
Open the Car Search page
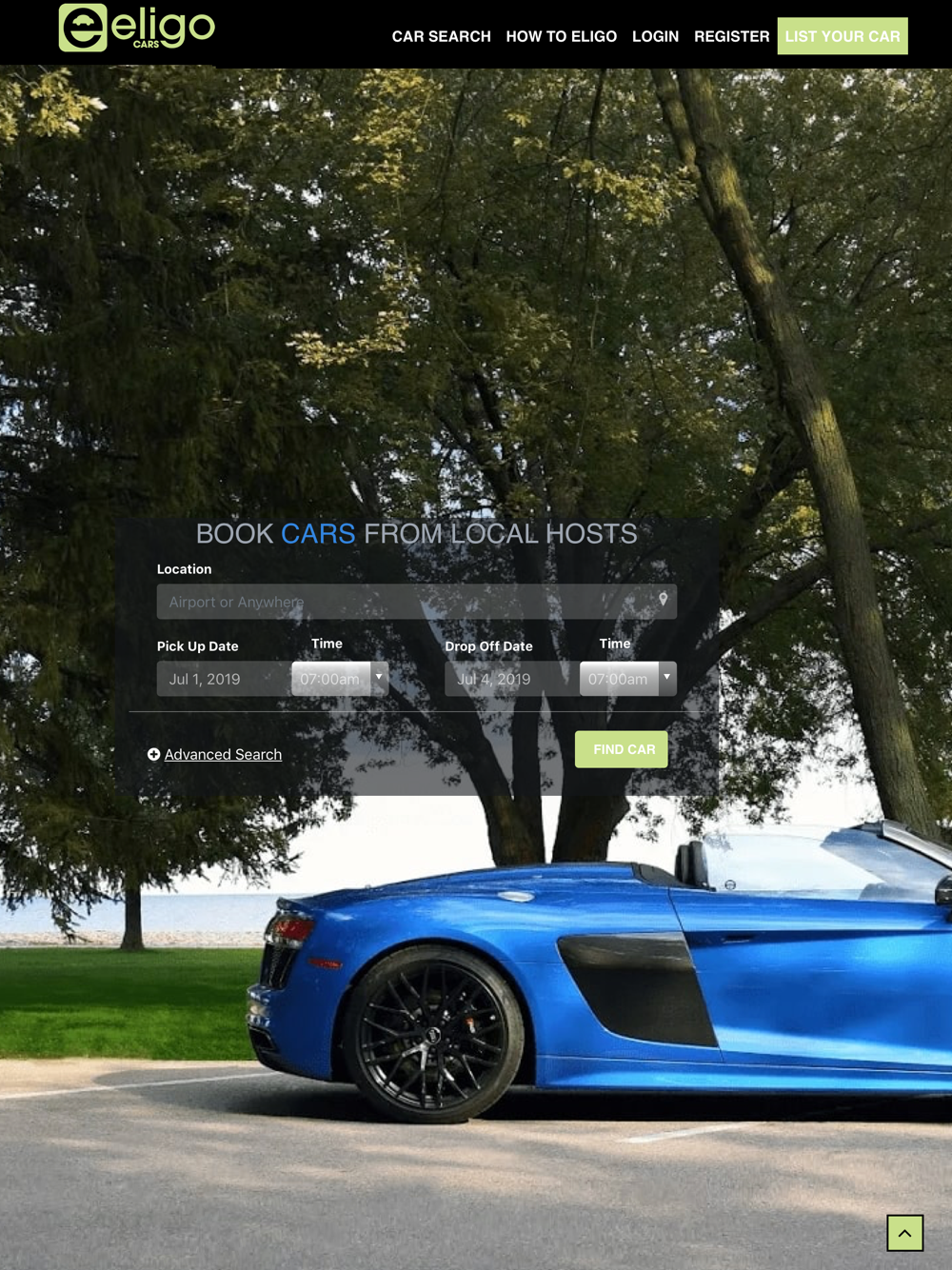(x=441, y=36)
